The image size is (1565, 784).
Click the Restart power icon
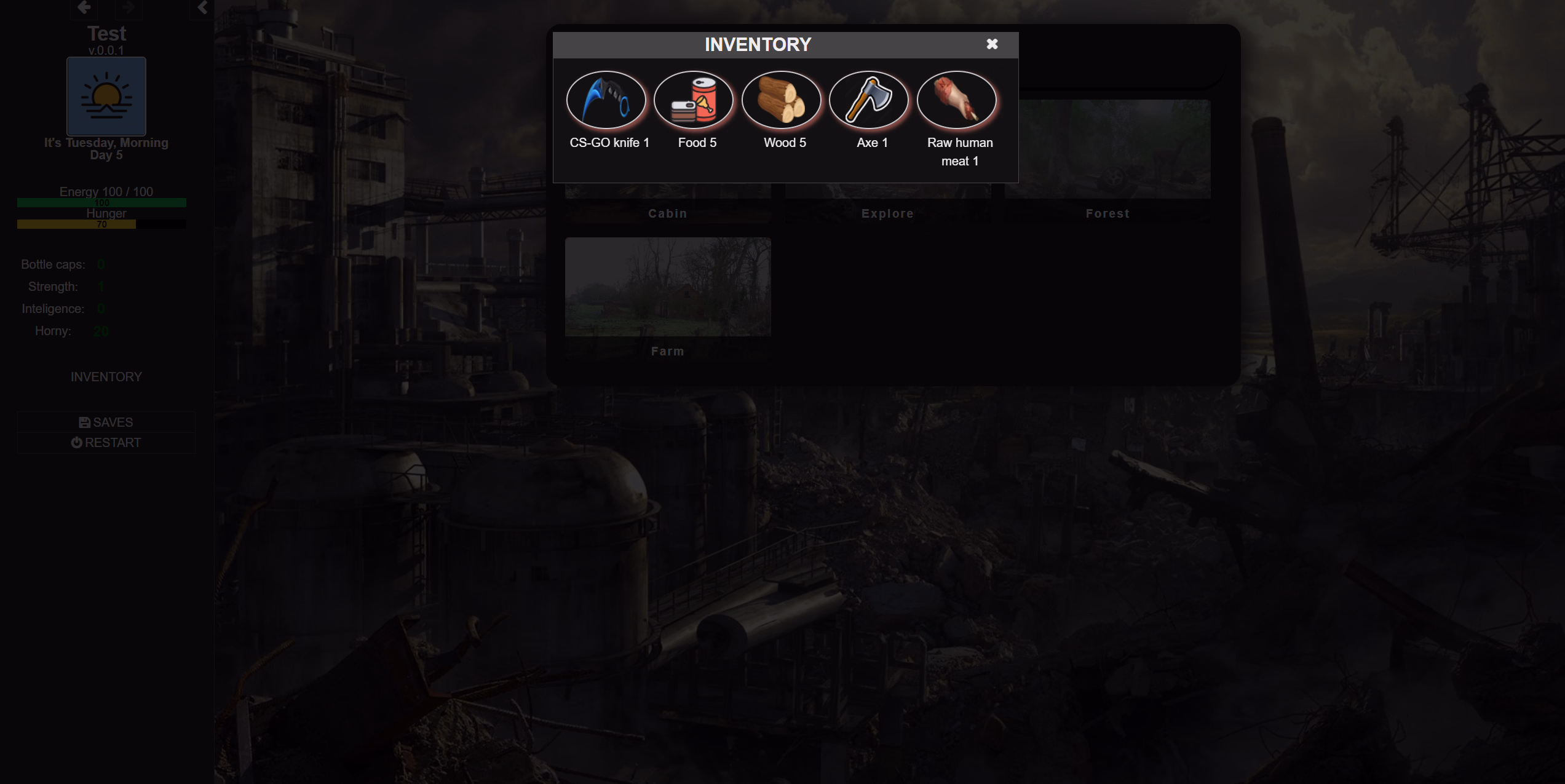76,442
